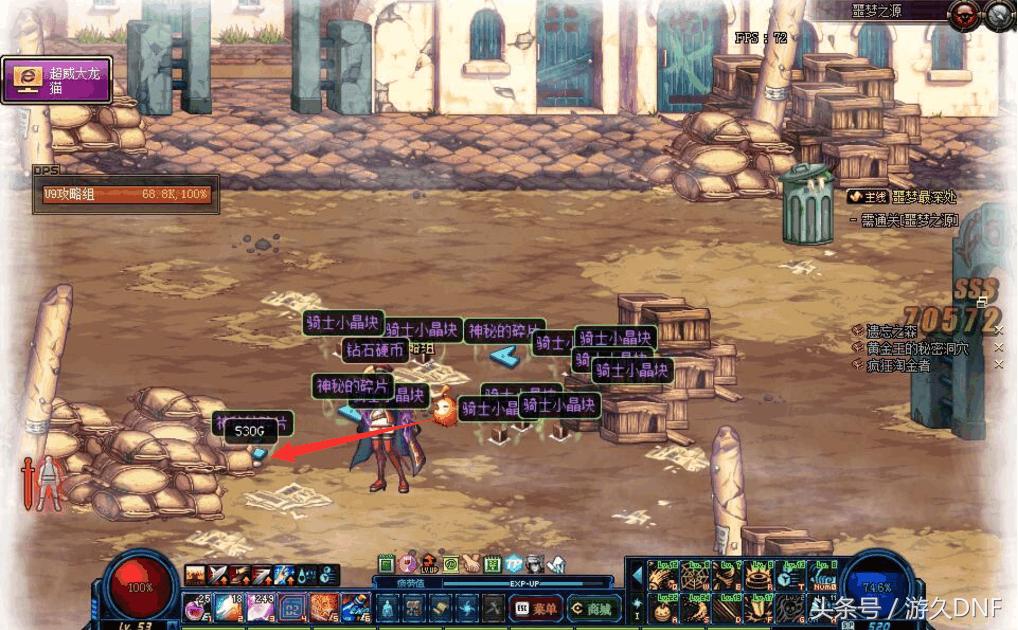Viewport: 1018px width, 630px height.
Task: Click the 超威大龙猫 notification panel
Action: pyautogui.click(x=57, y=79)
